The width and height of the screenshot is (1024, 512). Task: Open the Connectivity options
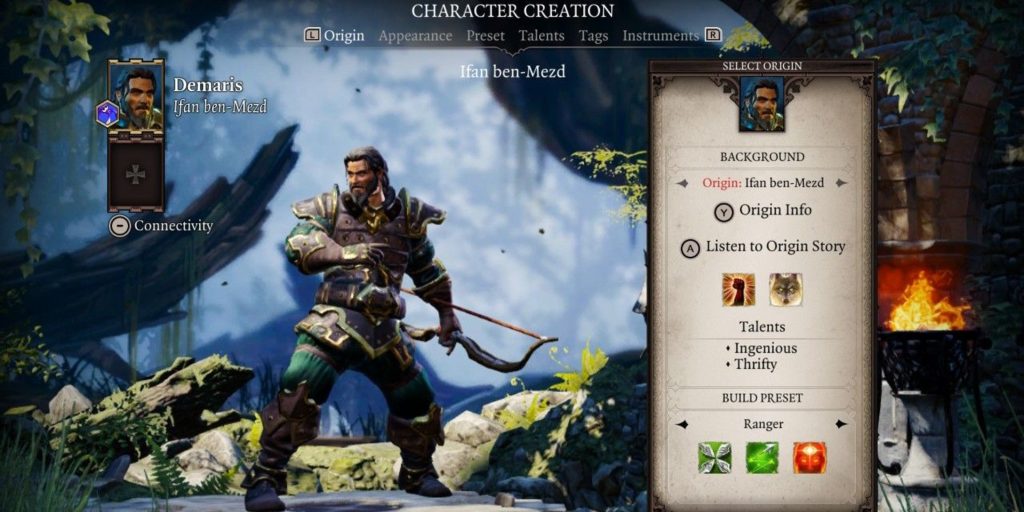[162, 226]
